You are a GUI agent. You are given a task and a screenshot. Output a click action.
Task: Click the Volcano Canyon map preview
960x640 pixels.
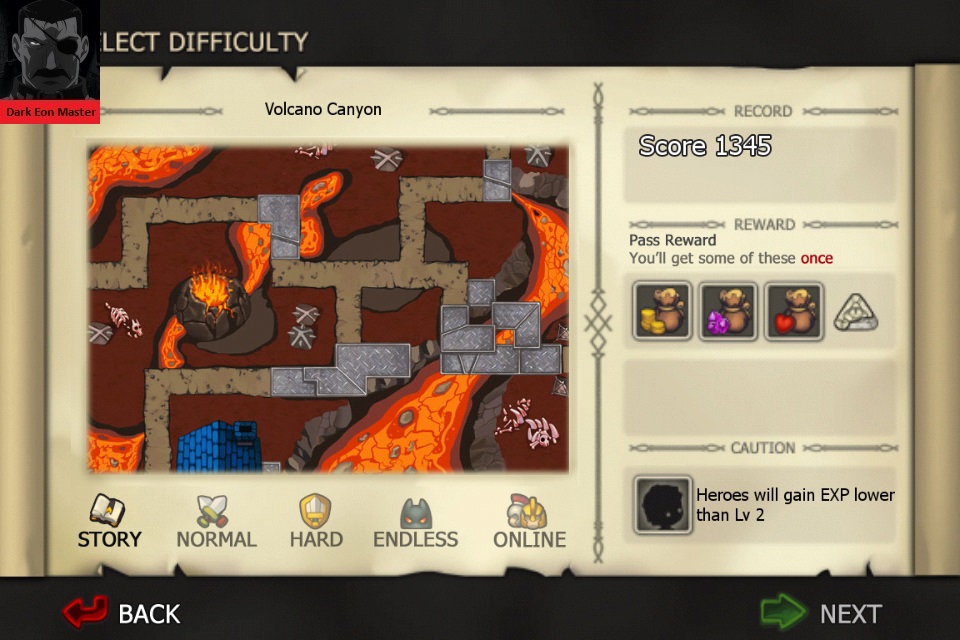coord(327,308)
